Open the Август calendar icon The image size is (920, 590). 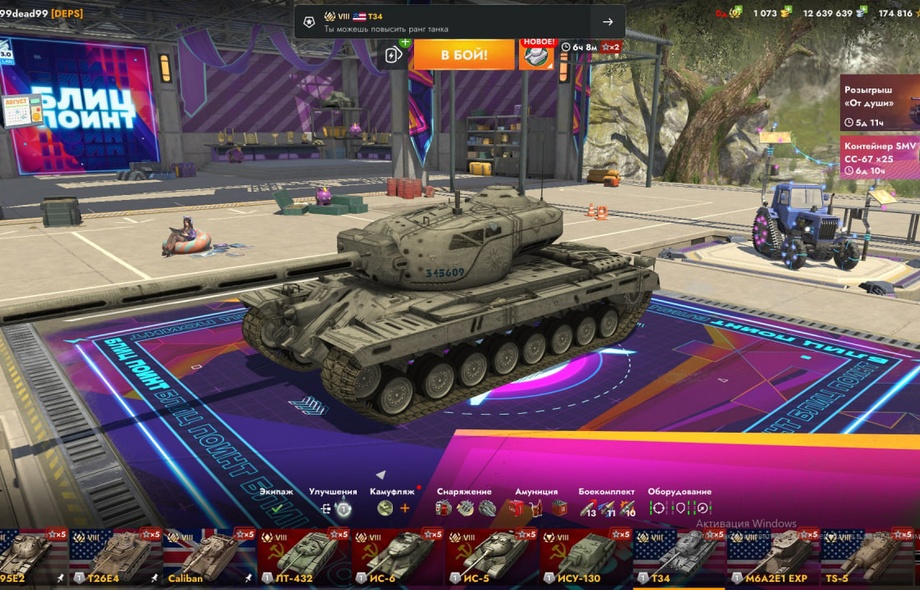(22, 109)
